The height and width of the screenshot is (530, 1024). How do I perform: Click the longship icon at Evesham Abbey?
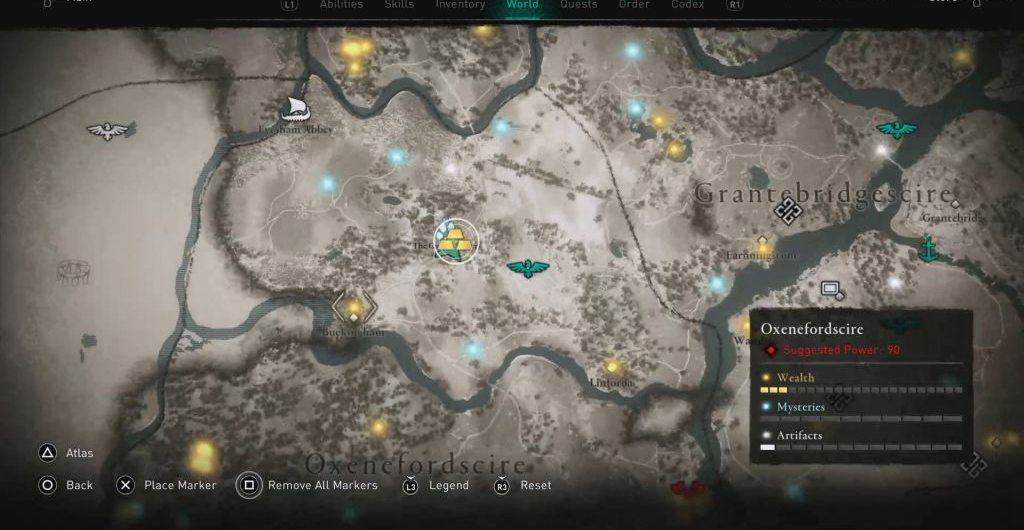click(294, 108)
